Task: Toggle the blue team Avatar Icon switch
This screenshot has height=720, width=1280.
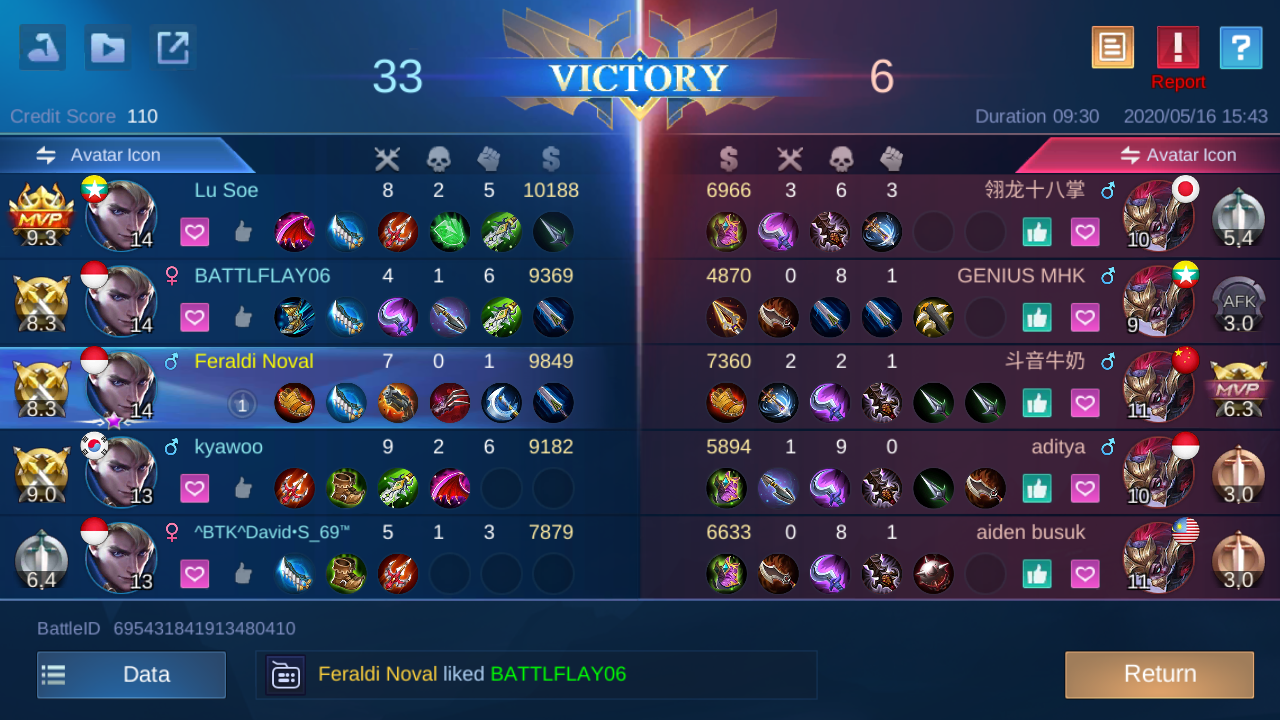Action: 100,155
